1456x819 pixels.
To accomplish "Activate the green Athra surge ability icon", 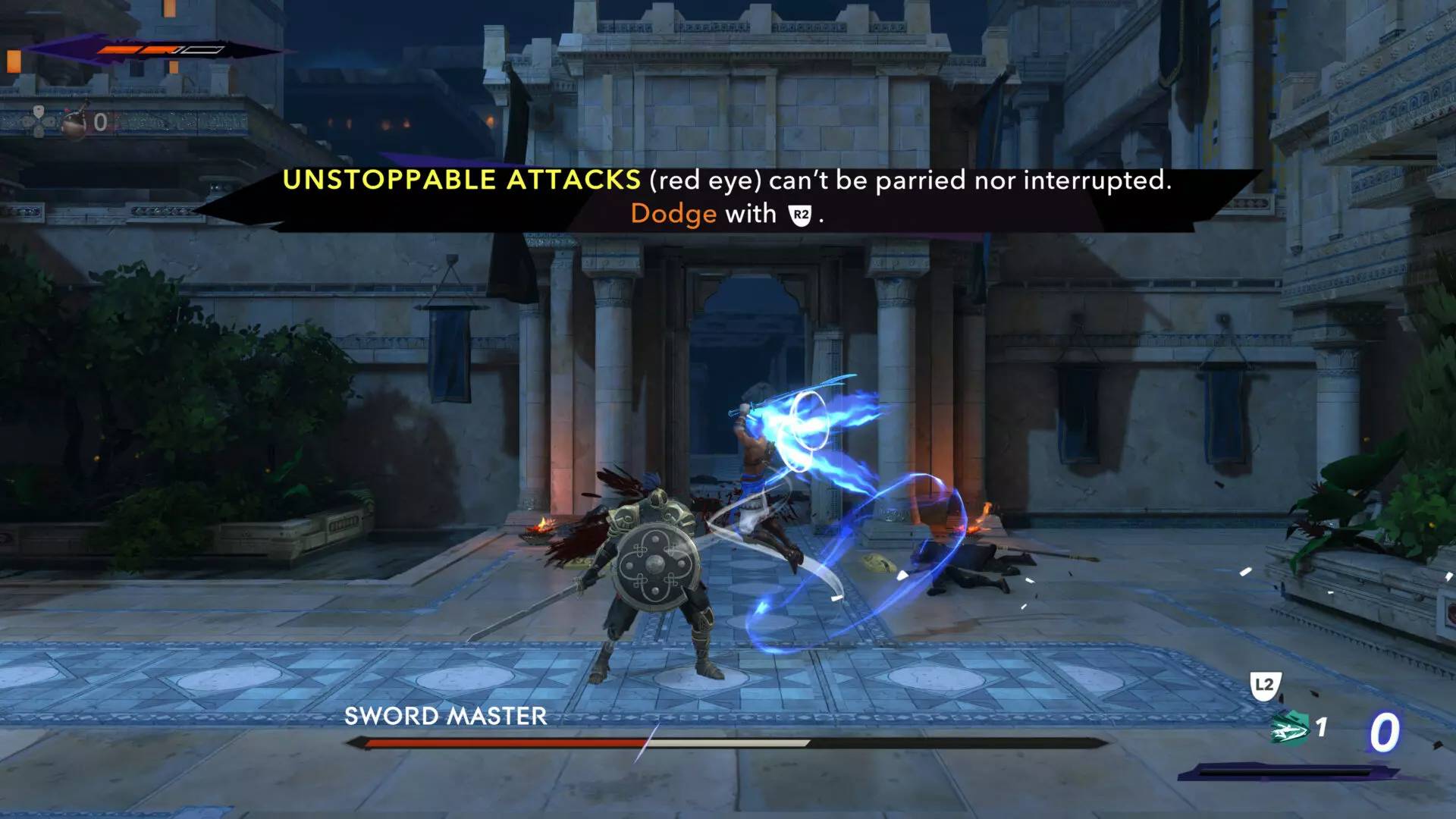I will tap(1291, 730).
